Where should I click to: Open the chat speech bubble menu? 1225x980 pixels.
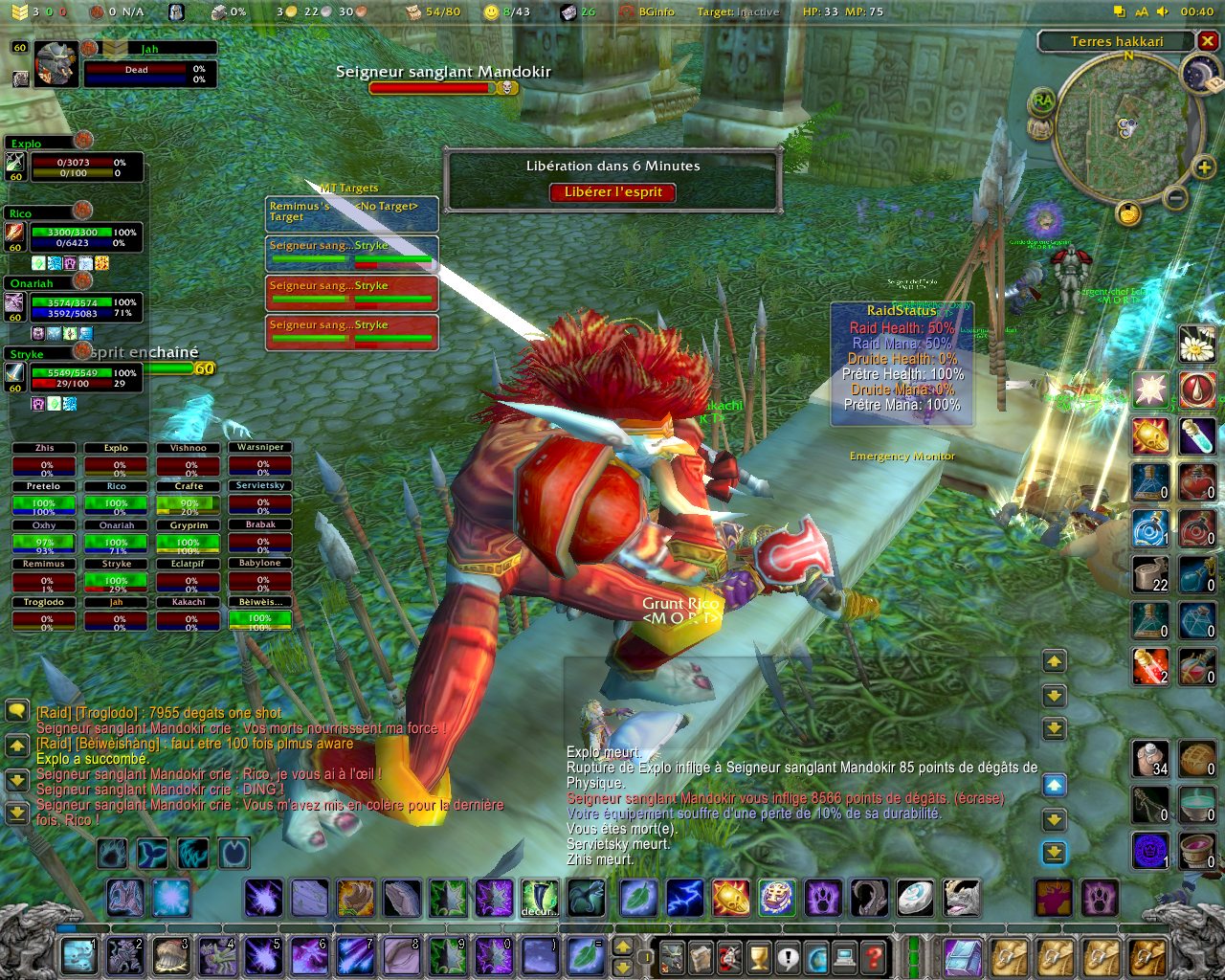[x=16, y=711]
